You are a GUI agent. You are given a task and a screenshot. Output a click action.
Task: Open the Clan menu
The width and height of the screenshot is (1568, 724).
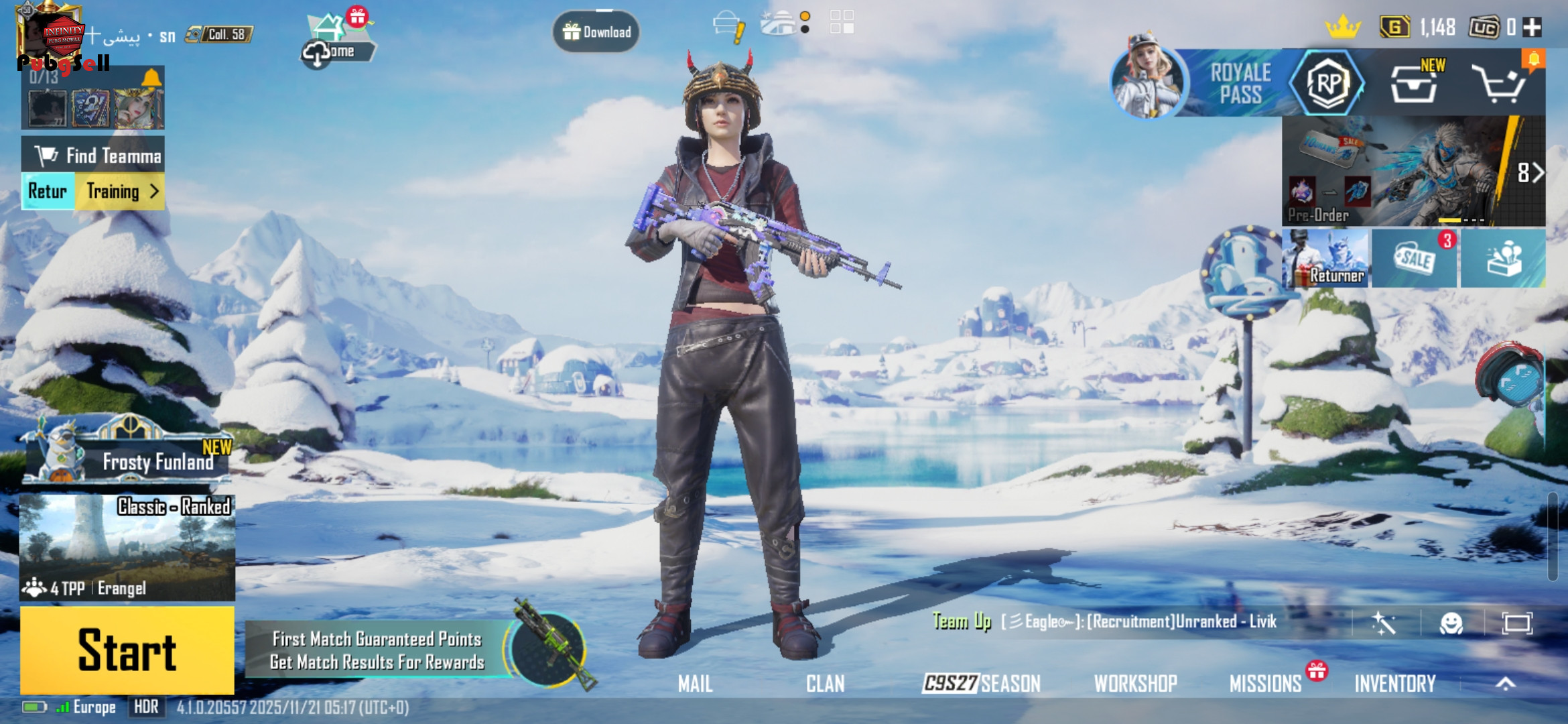click(825, 684)
